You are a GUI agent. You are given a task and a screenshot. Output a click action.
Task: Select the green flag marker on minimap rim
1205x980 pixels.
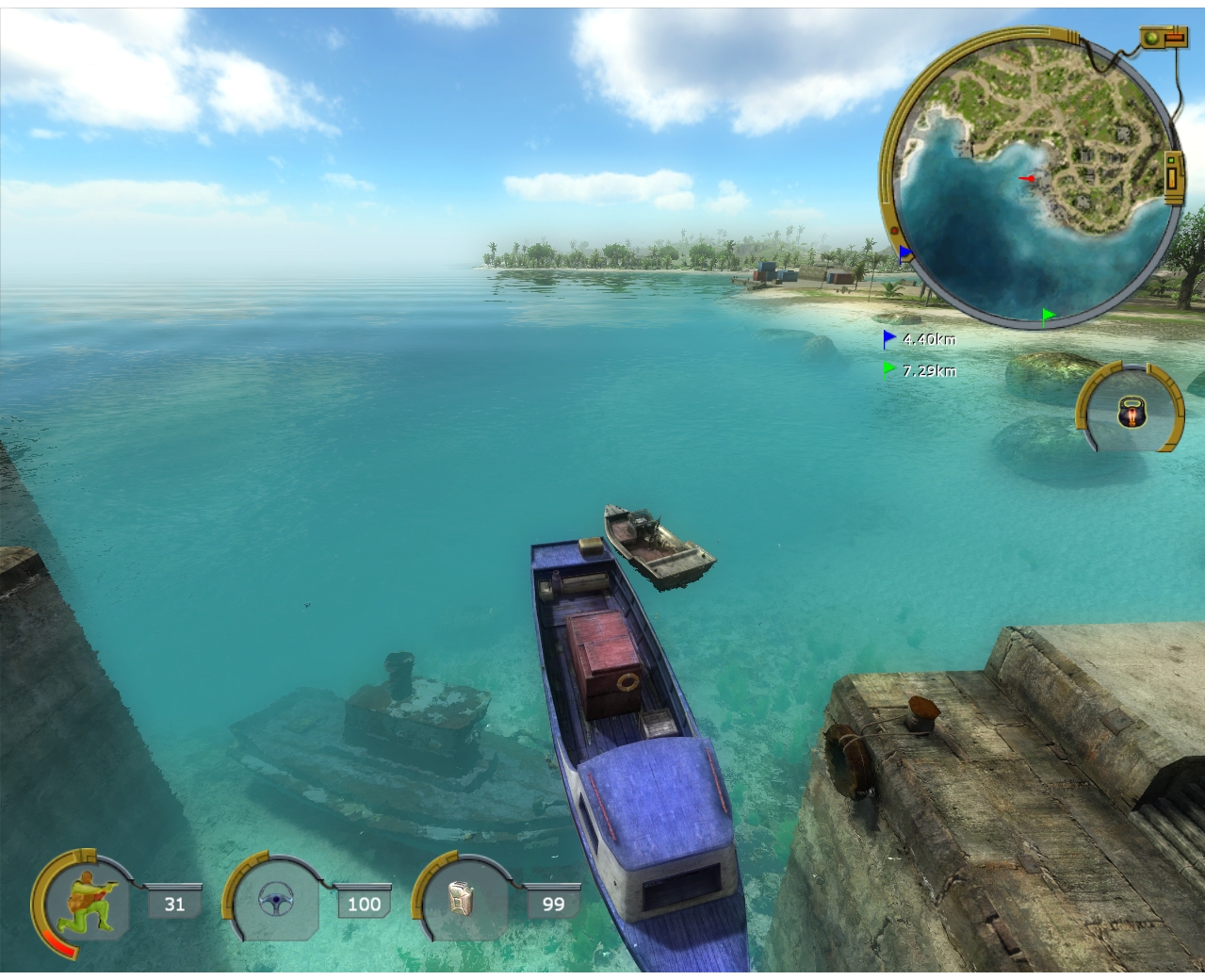point(1049,315)
